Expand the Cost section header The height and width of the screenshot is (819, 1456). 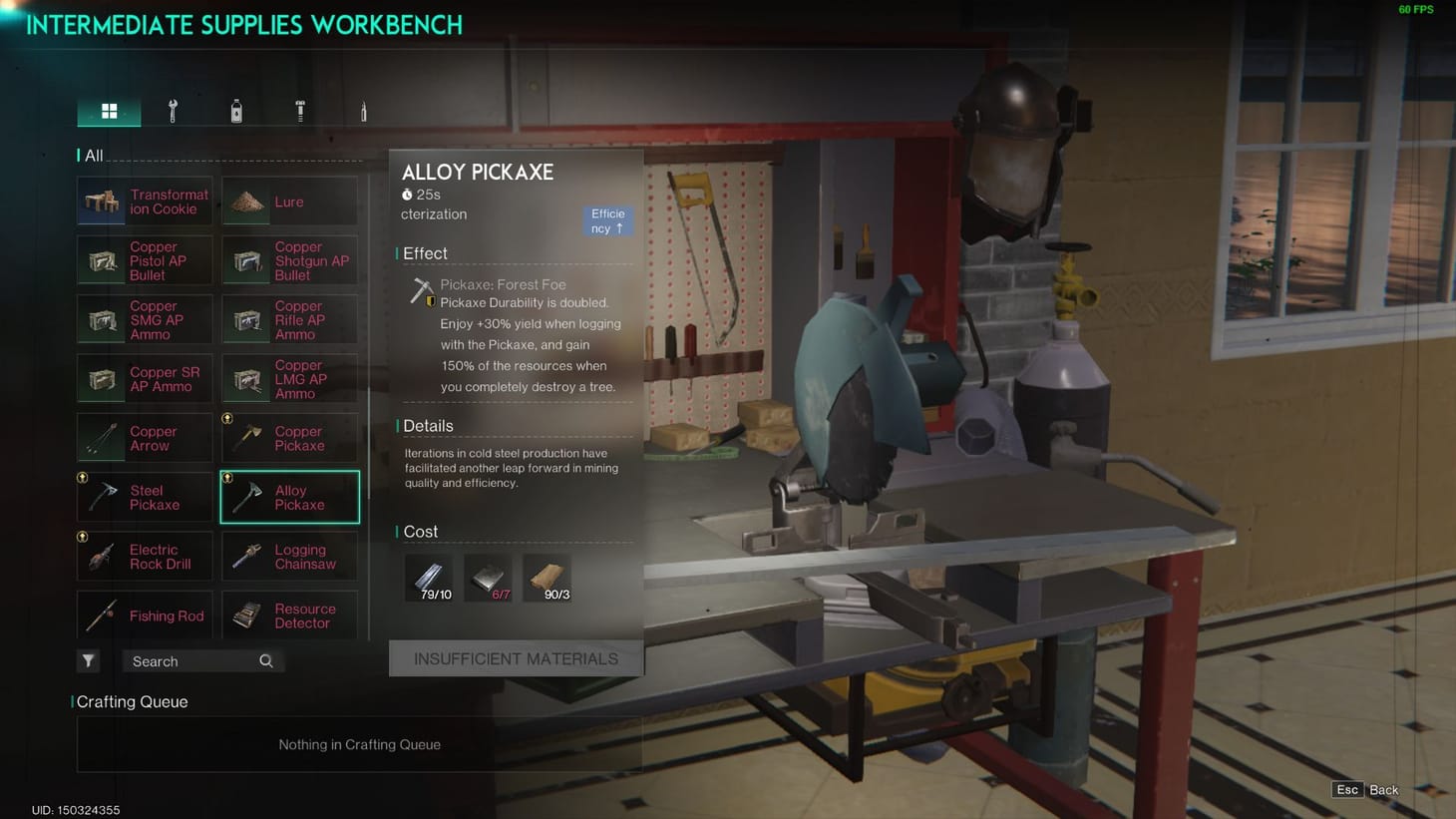[x=420, y=532]
